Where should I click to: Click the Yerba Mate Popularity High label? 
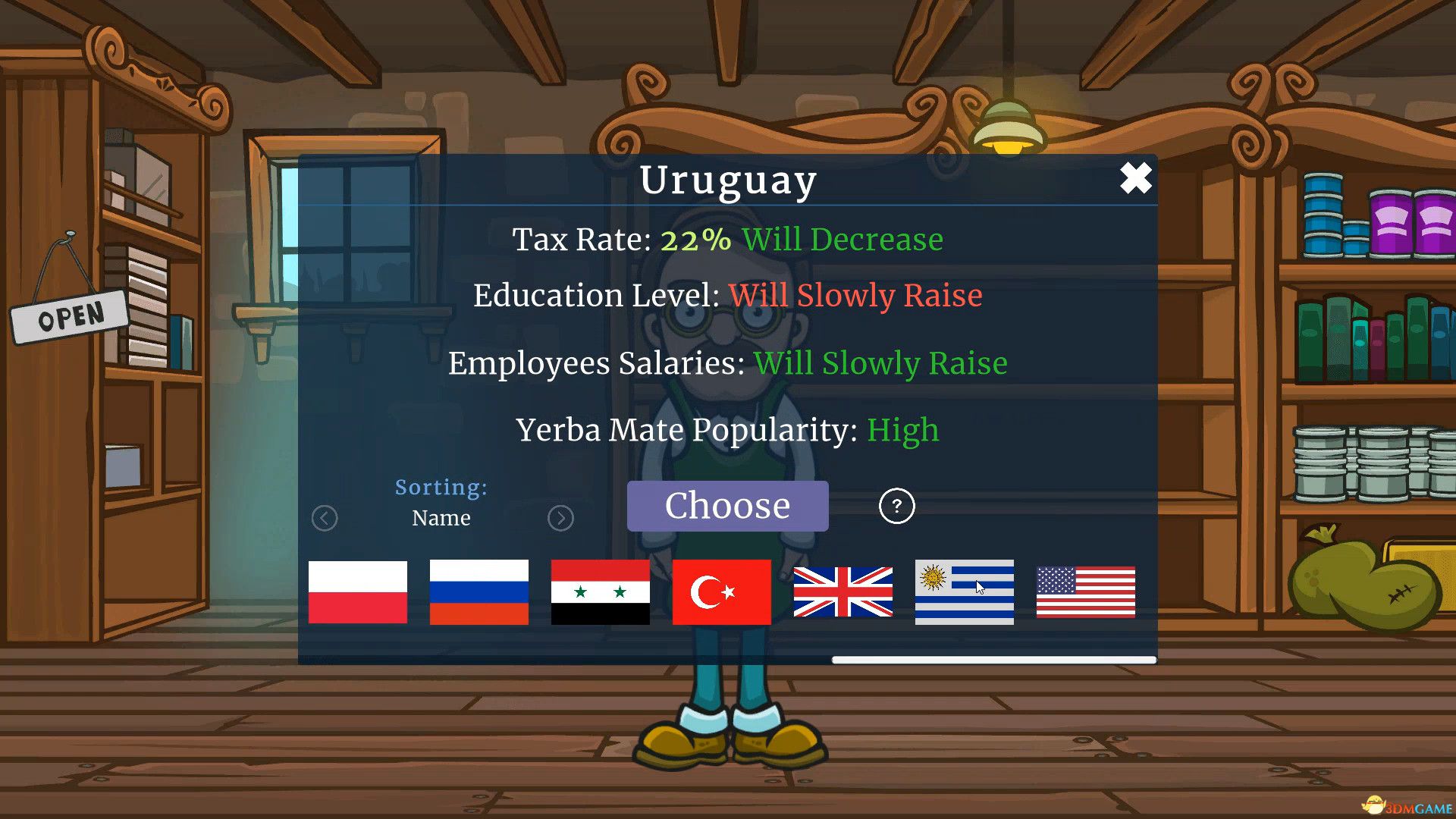[902, 430]
